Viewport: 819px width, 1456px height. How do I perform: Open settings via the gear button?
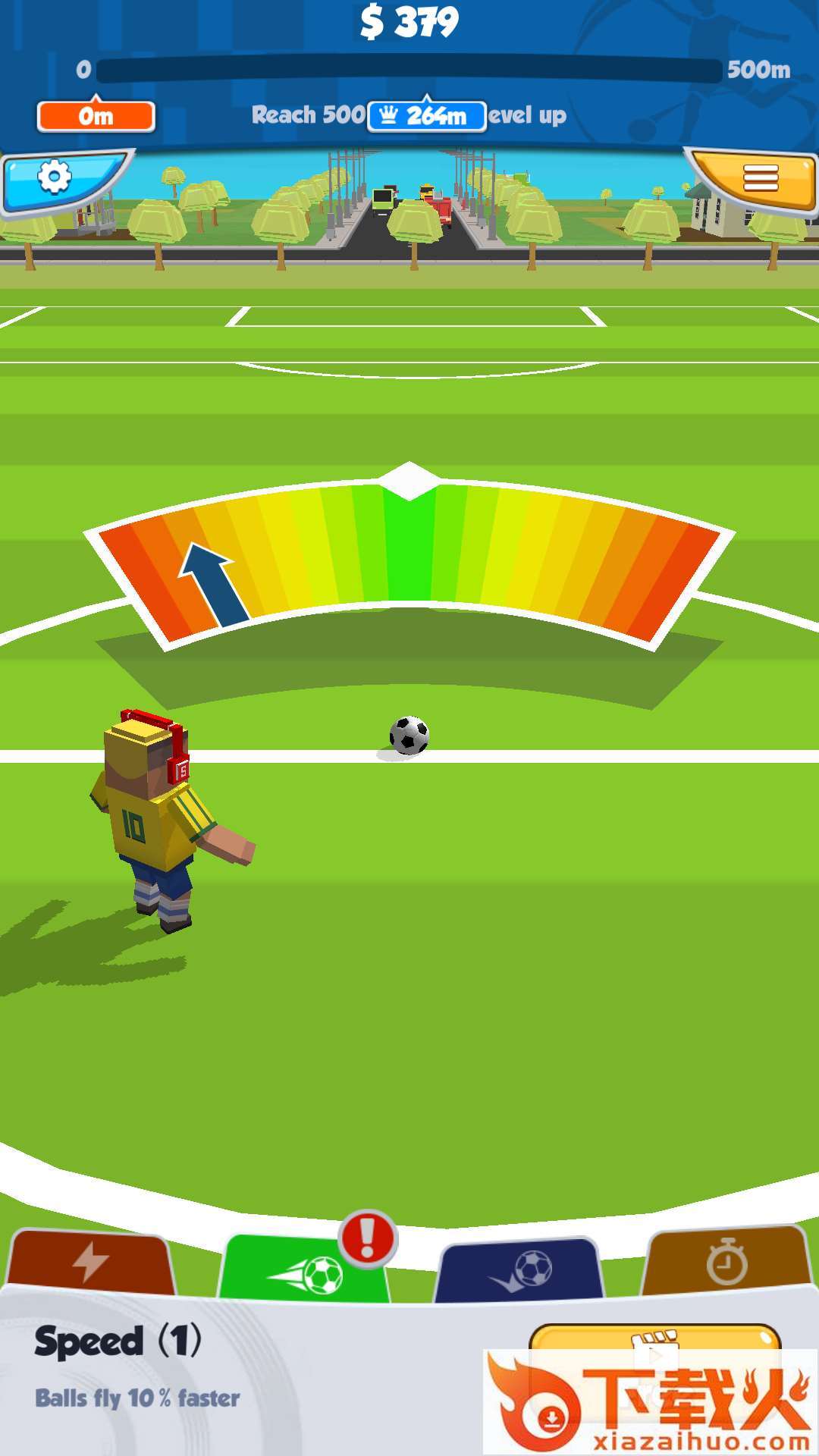(55, 179)
